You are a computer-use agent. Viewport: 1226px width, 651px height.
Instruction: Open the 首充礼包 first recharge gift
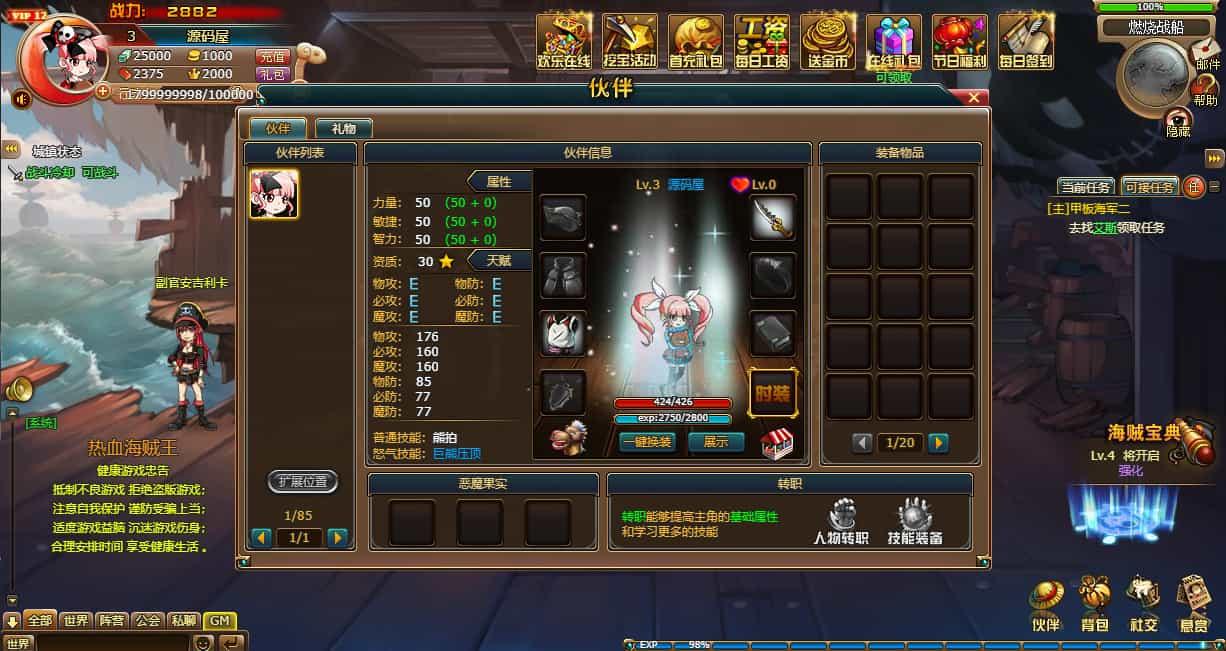695,42
